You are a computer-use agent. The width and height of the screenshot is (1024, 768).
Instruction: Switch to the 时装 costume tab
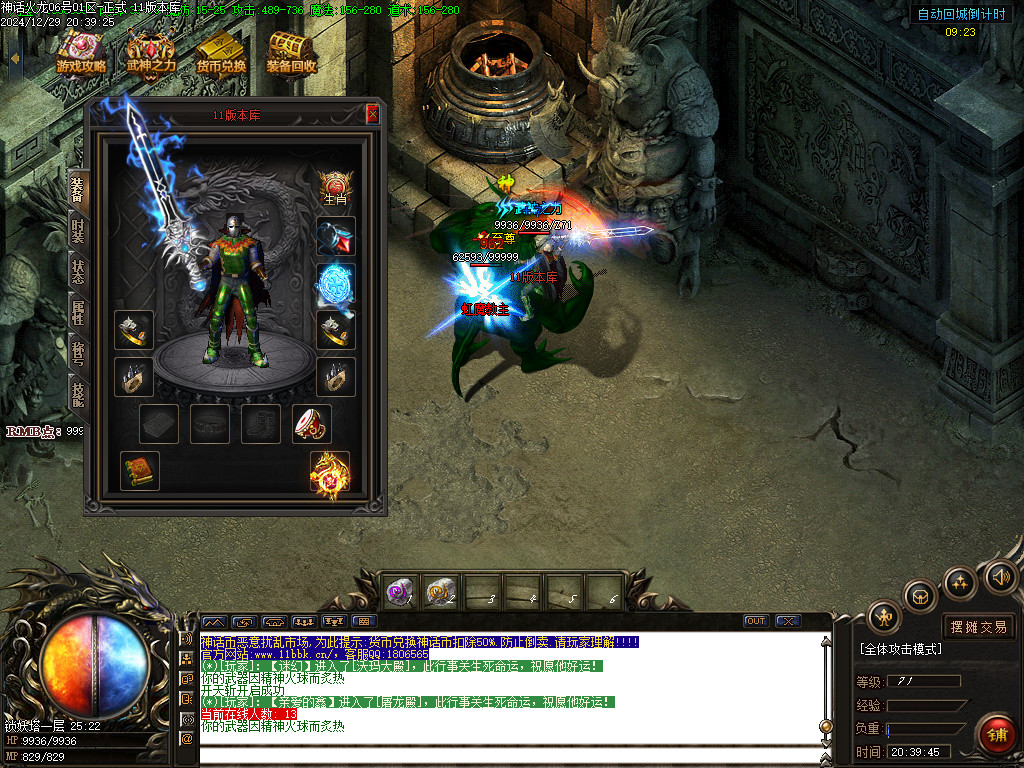pyautogui.click(x=78, y=231)
